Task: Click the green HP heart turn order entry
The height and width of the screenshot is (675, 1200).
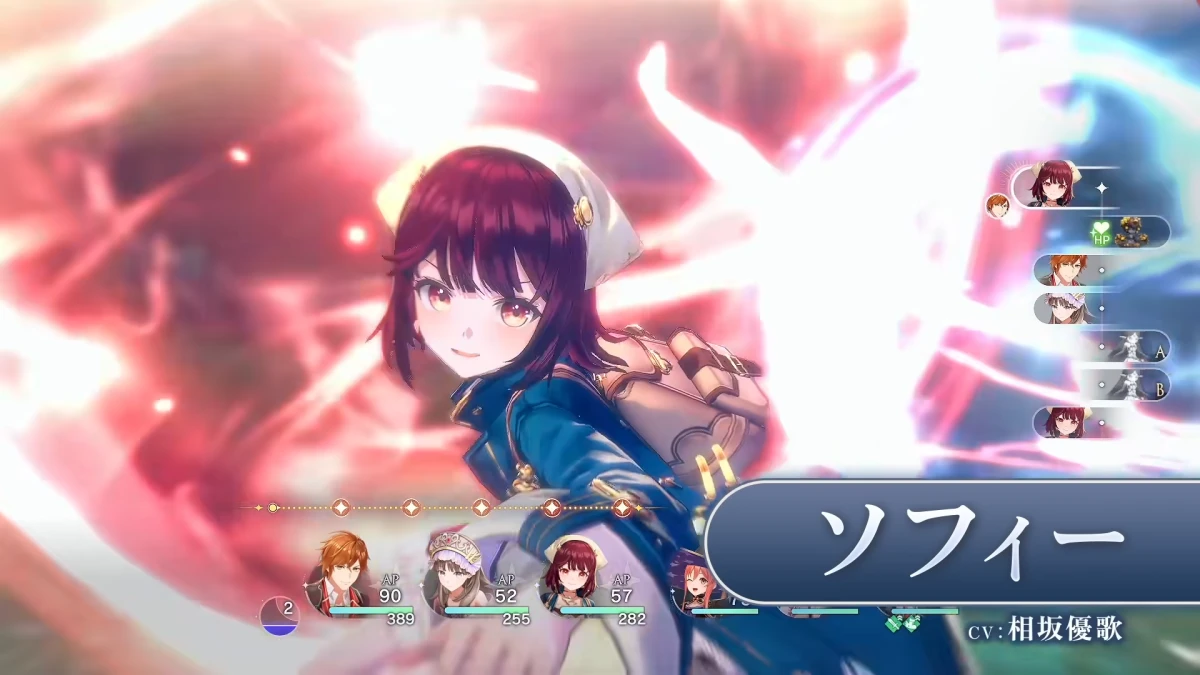Action: pos(1130,232)
